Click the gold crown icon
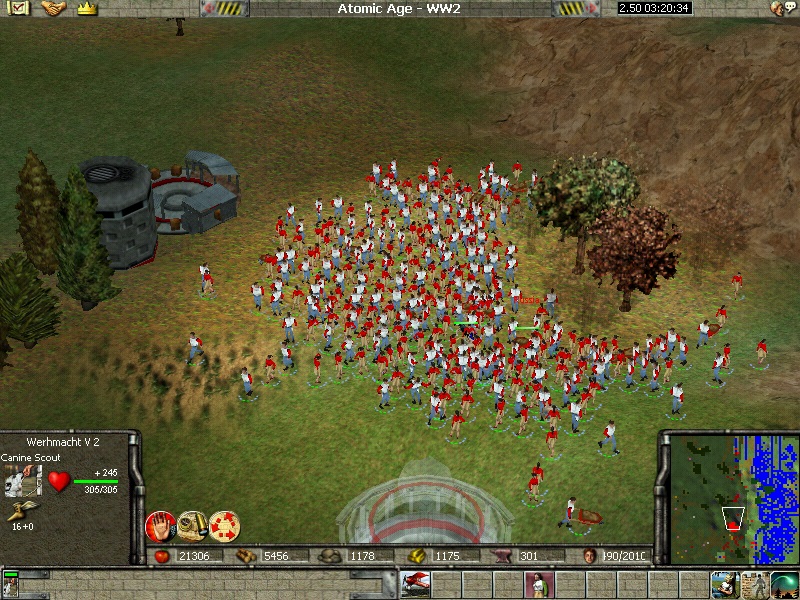Screen dimensions: 800x600 86,8
